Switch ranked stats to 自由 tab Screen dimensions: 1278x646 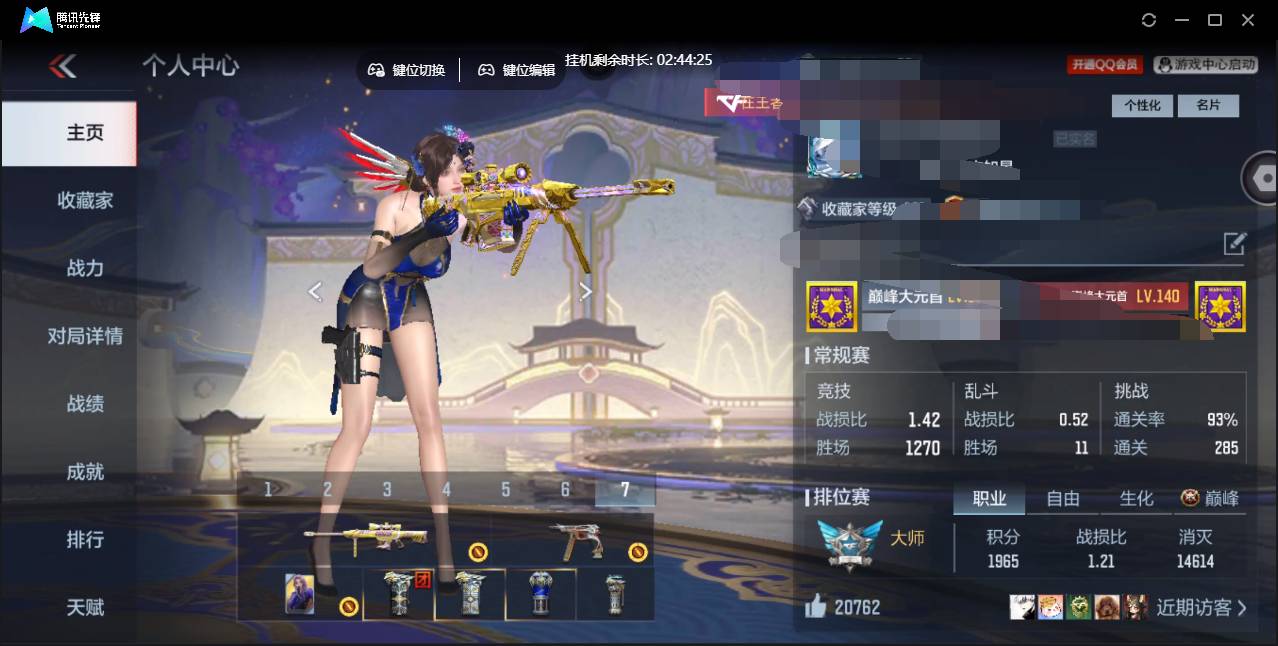tap(1062, 498)
